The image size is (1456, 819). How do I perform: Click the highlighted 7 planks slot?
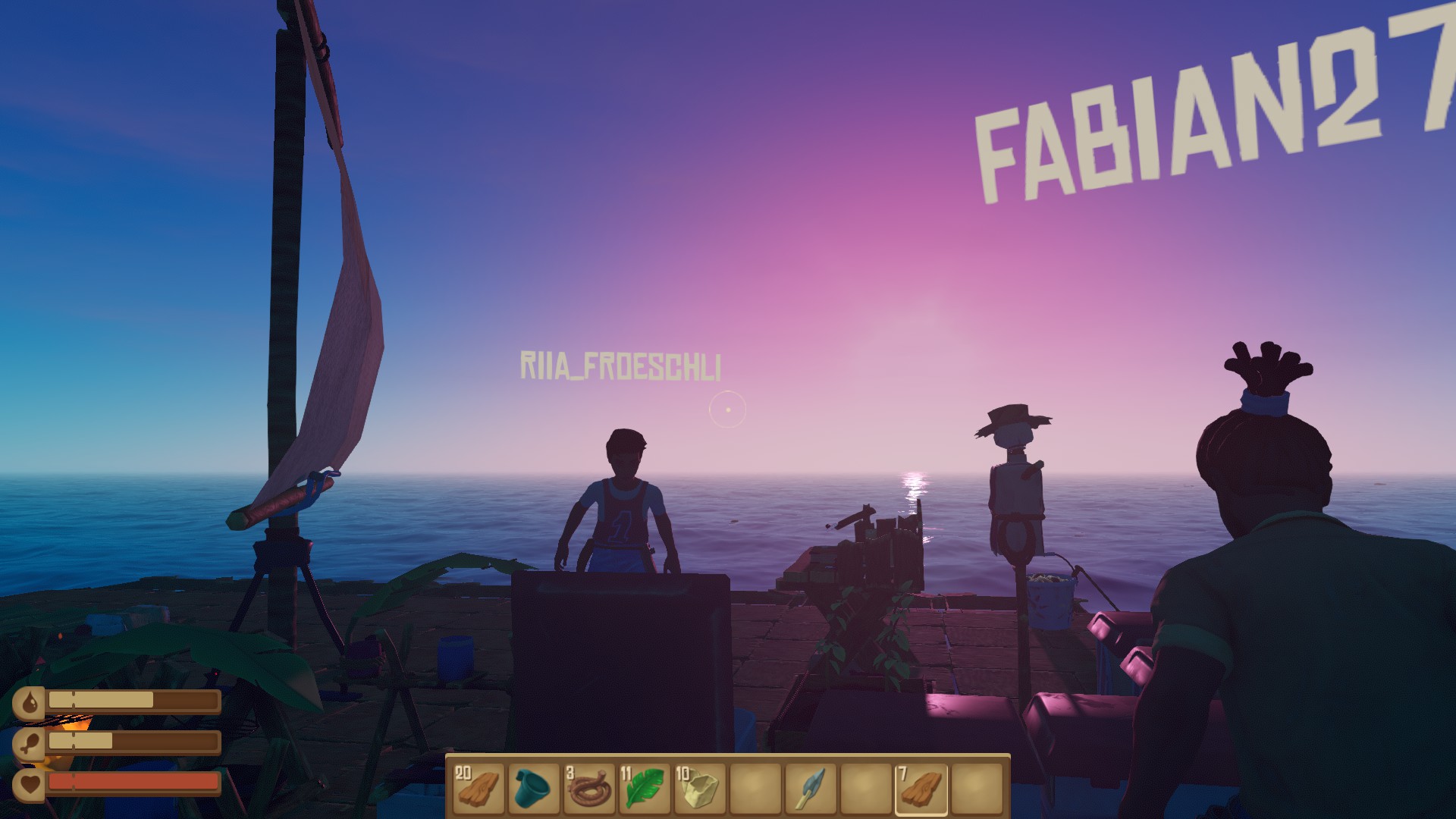921,788
